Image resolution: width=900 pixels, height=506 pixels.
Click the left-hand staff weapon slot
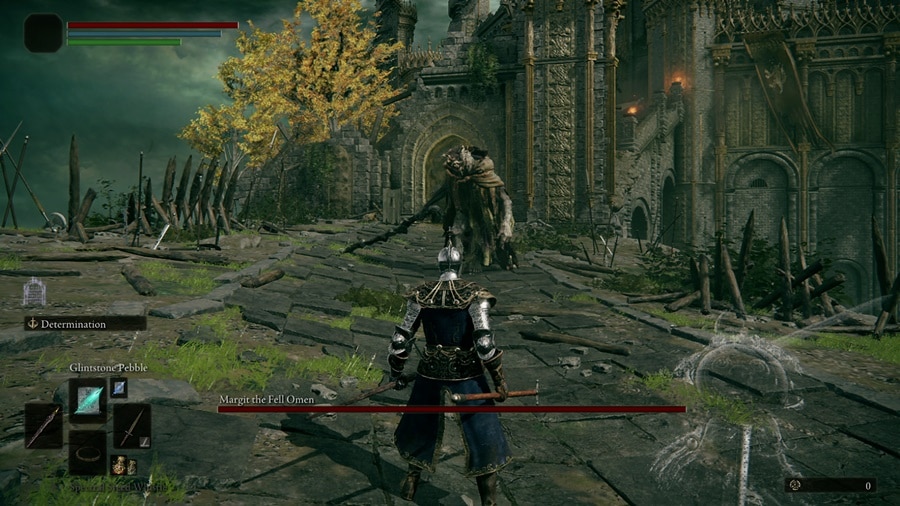(44, 425)
